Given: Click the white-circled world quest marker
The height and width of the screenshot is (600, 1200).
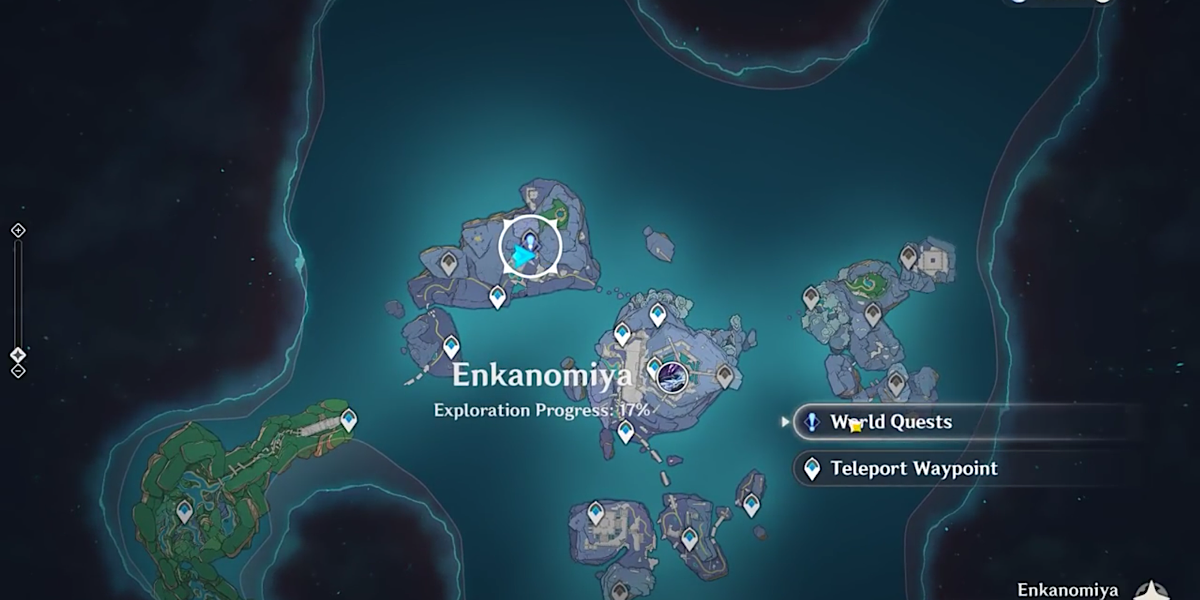Looking at the screenshot, I should (529, 245).
